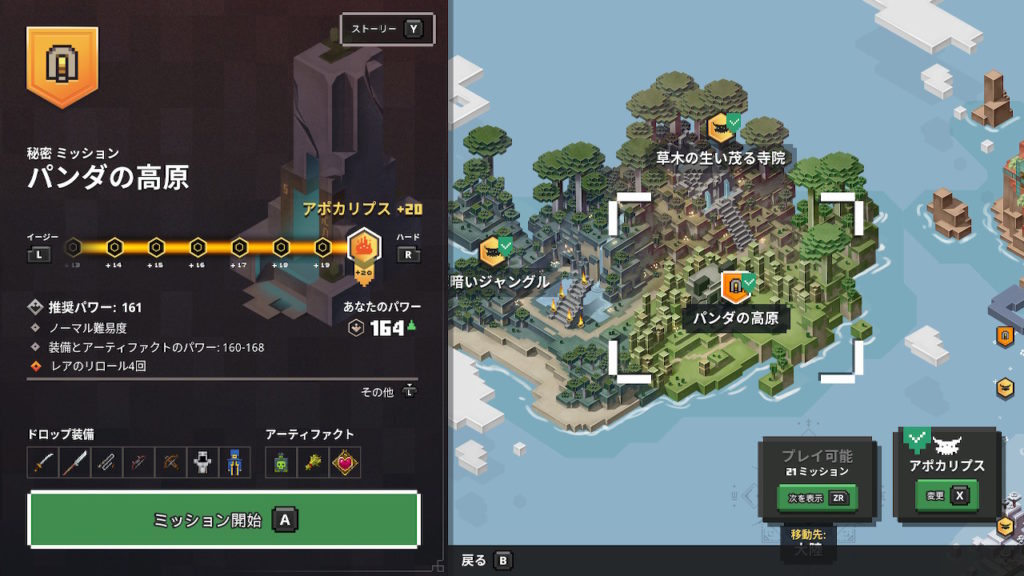Inspect the katana drop gear slot

pyautogui.click(x=43, y=462)
